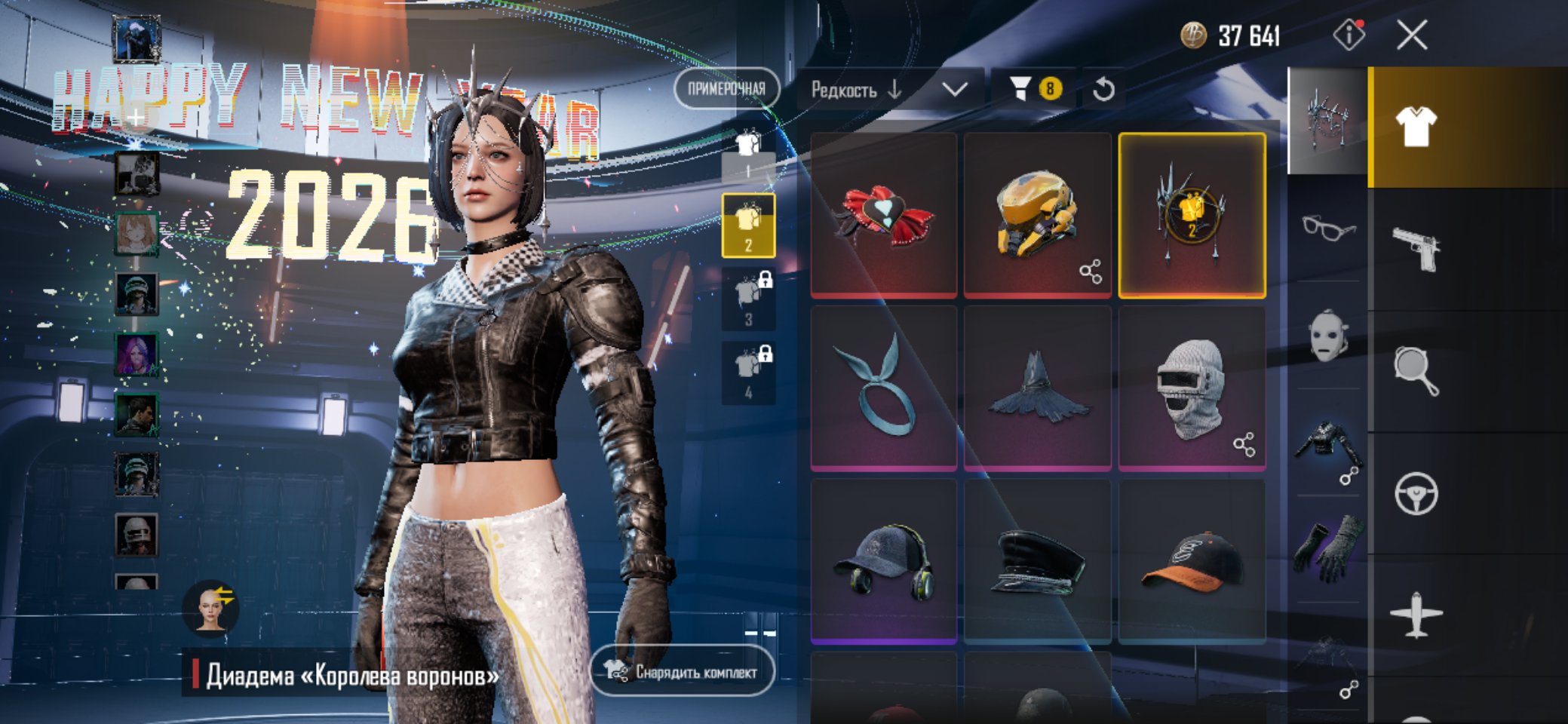This screenshot has width=1568, height=724.
Task: Switch to the airplane category
Action: (1416, 615)
